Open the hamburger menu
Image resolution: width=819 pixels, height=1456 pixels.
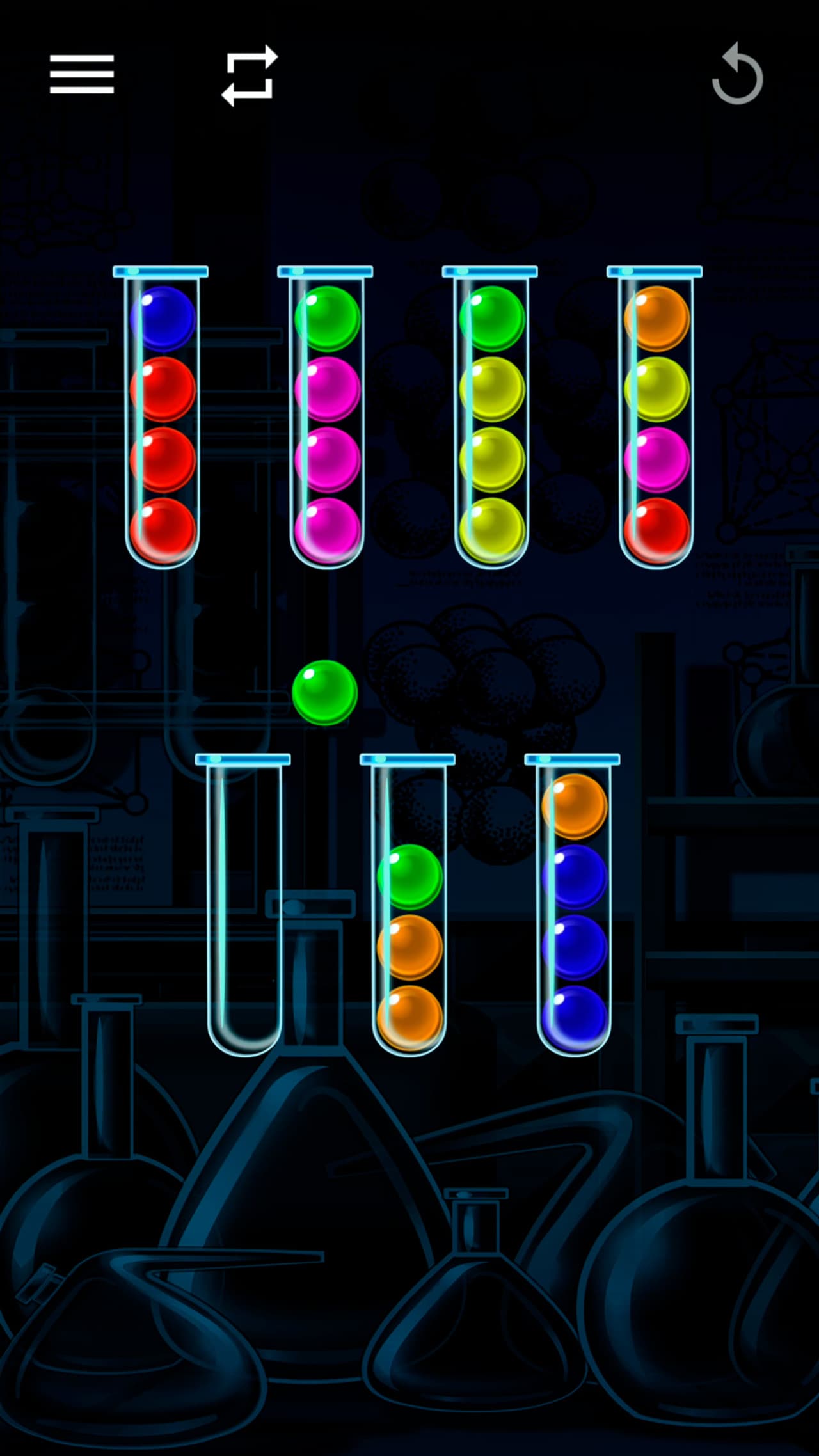(x=82, y=74)
